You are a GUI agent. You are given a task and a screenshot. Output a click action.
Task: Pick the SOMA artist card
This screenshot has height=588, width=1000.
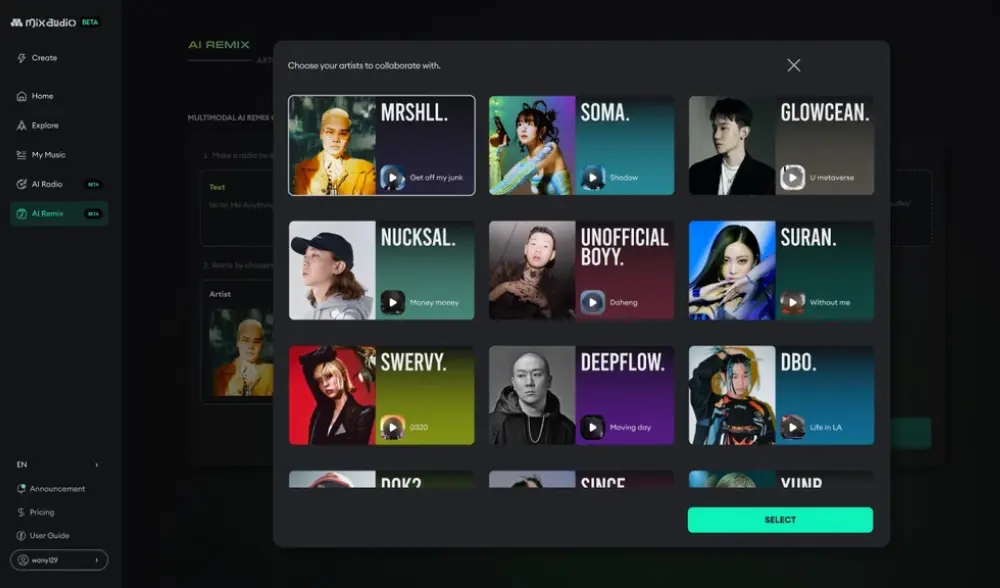[581, 145]
